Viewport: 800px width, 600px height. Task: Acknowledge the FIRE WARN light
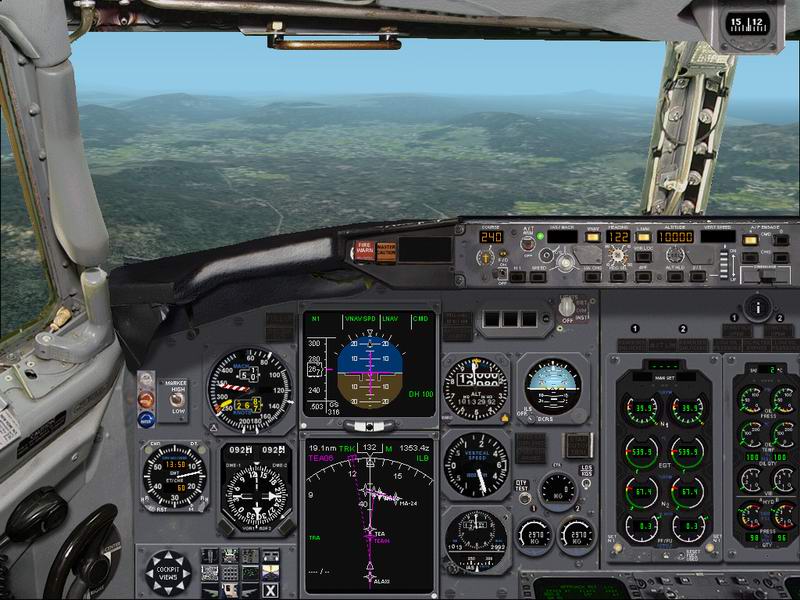click(362, 251)
